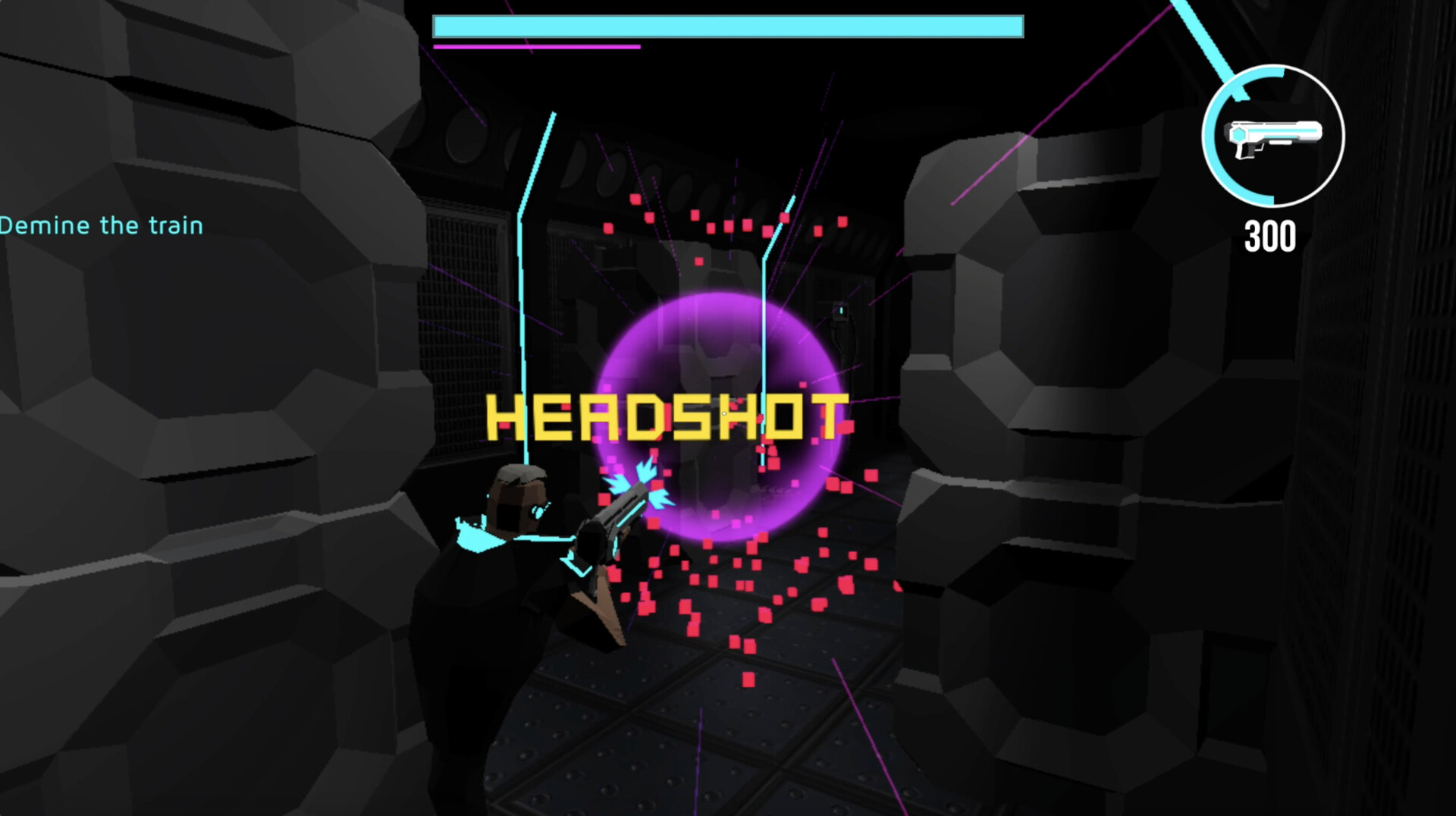The image size is (1456, 816).
Task: Select the Demine the train mission label
Action: (101, 224)
